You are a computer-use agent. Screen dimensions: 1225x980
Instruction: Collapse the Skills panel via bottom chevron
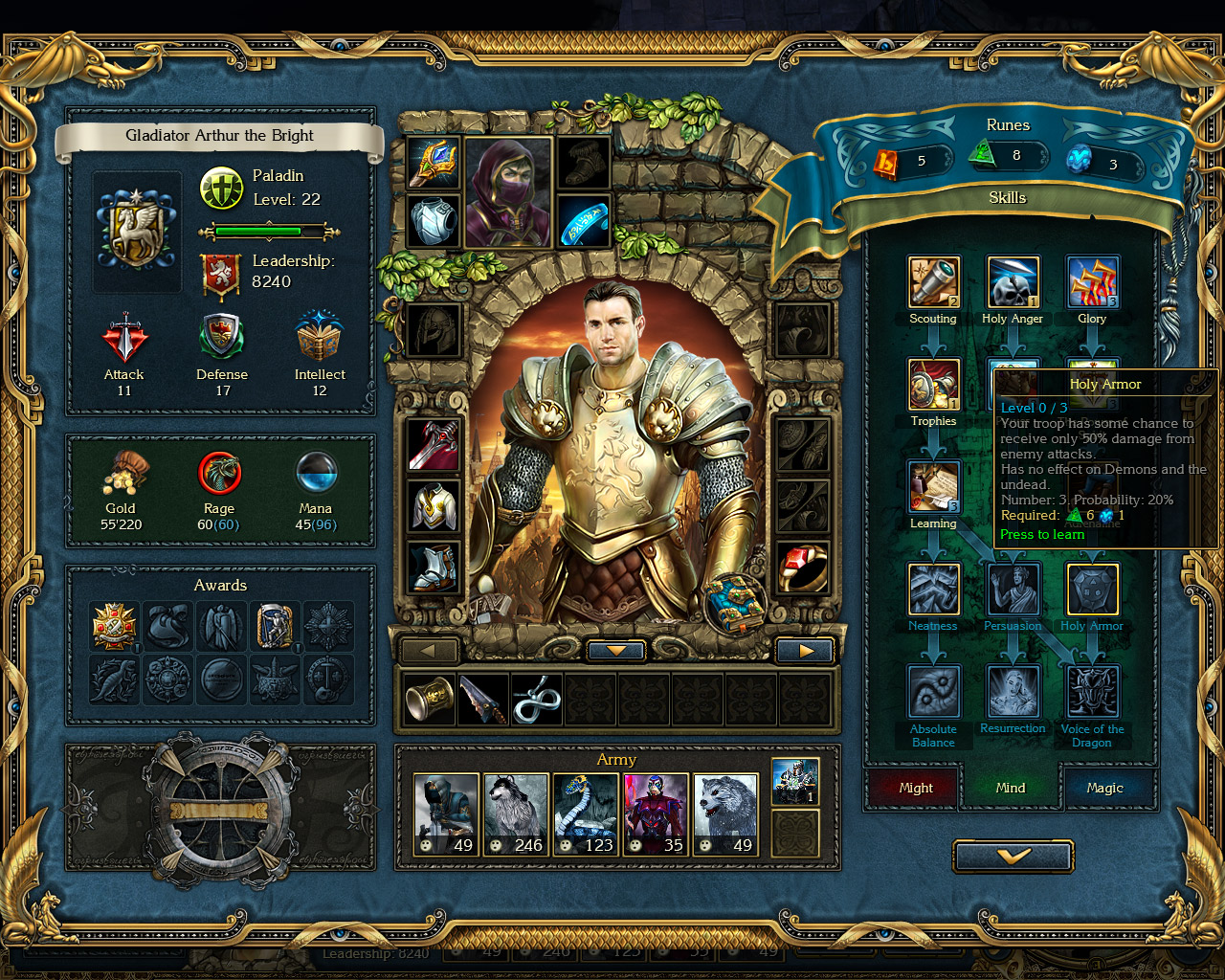coord(1013,856)
